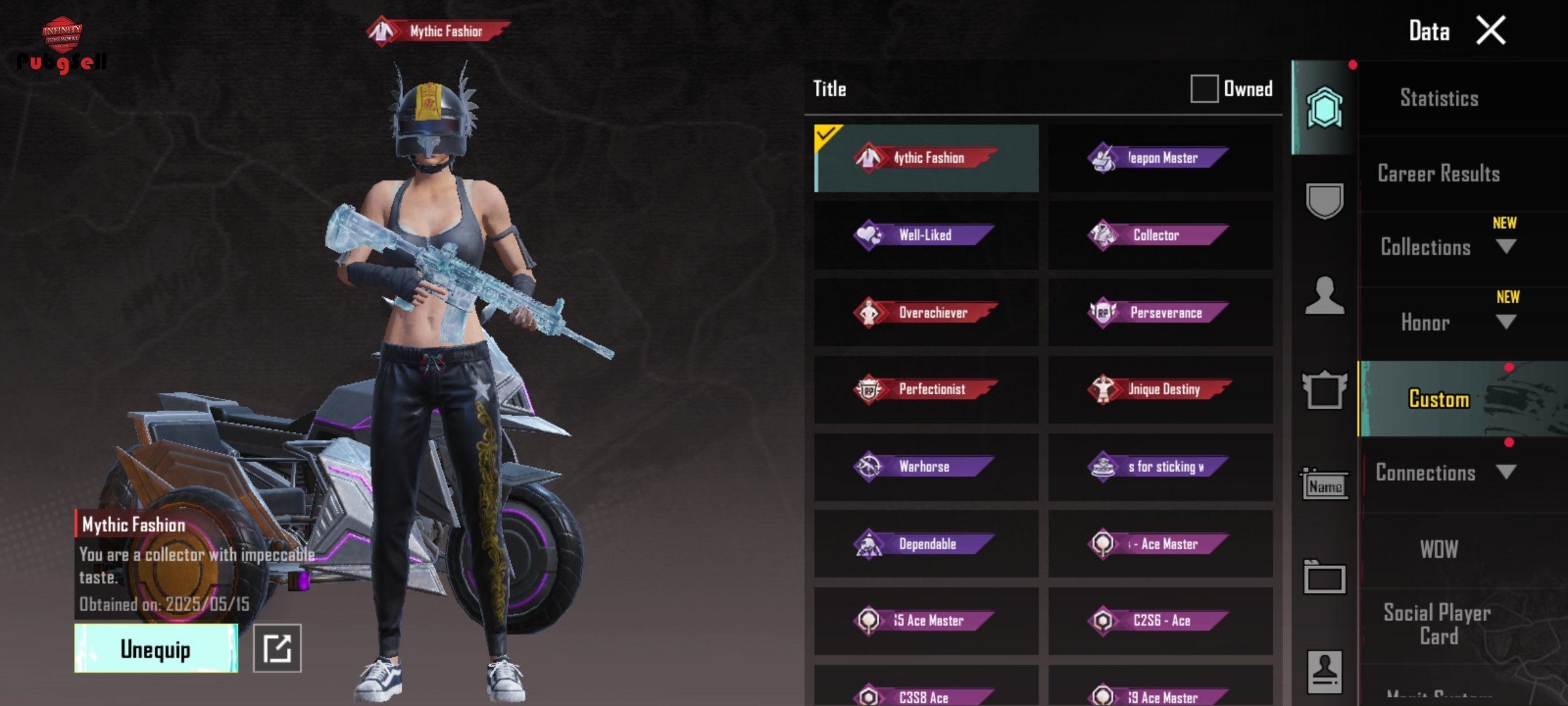Tap the share icon beside Unequip
This screenshot has width=1568, height=706.
point(277,648)
